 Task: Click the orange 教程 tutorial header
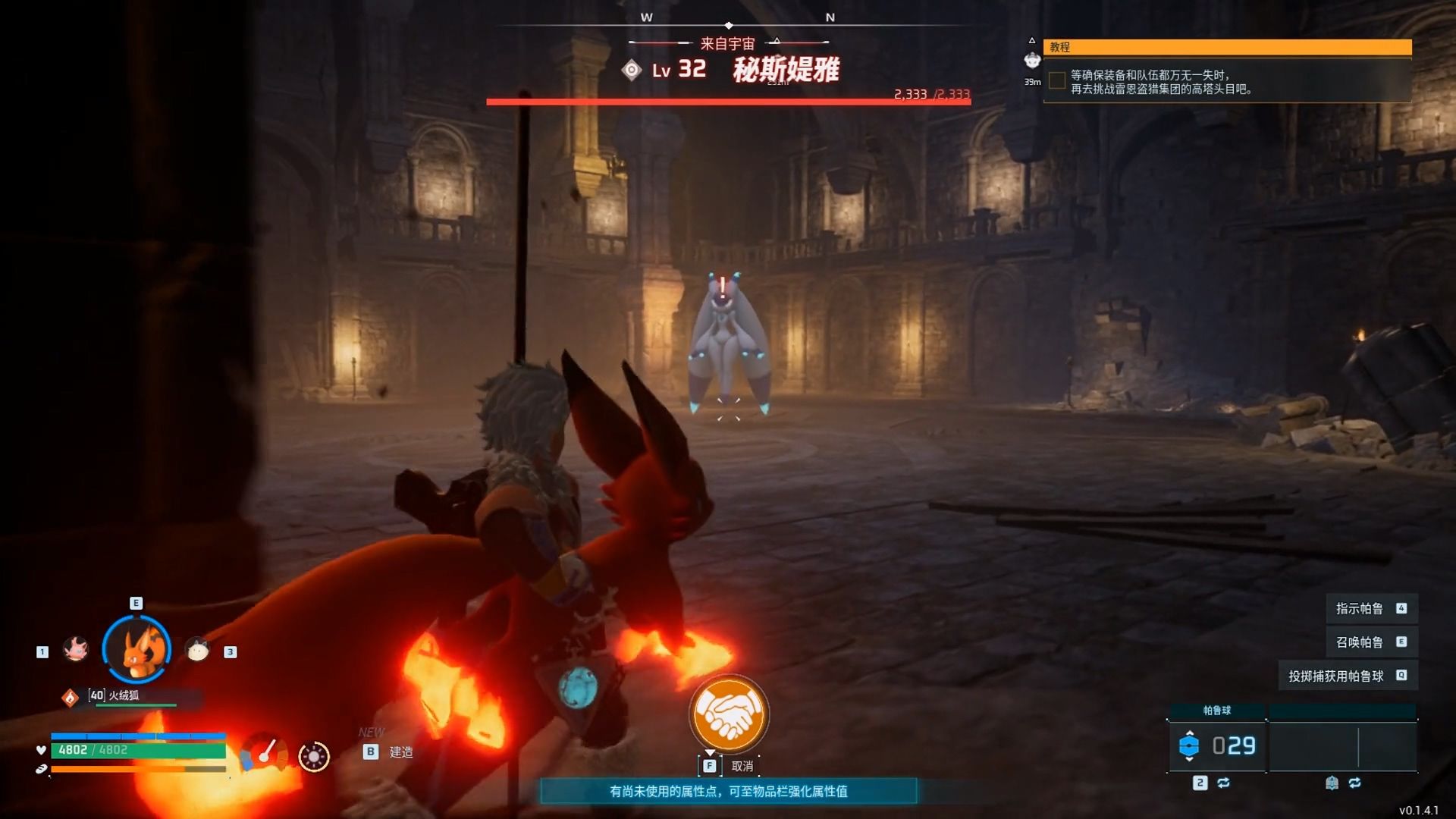click(1227, 47)
